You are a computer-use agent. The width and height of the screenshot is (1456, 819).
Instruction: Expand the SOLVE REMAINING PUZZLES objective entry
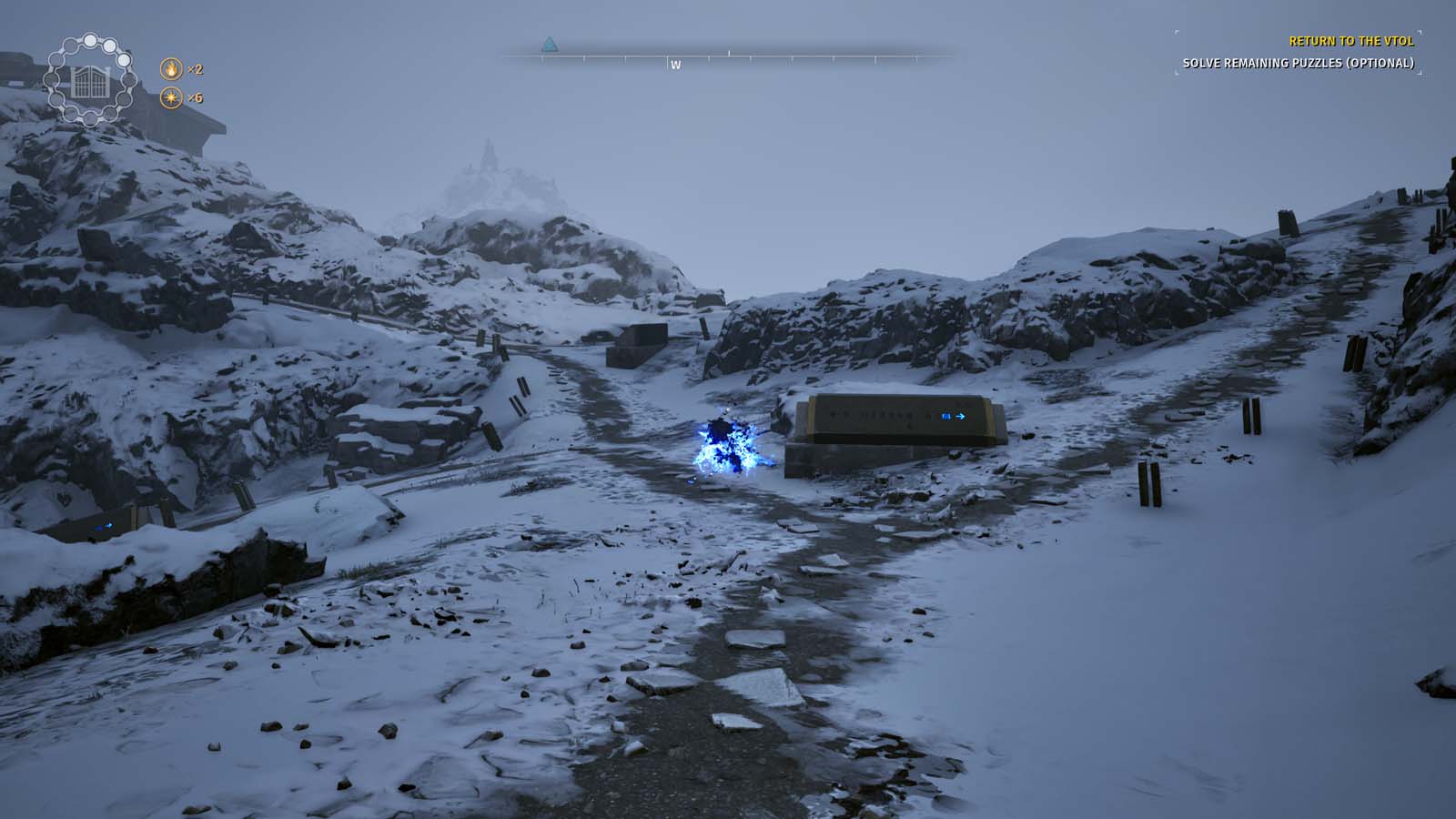pos(1299,64)
